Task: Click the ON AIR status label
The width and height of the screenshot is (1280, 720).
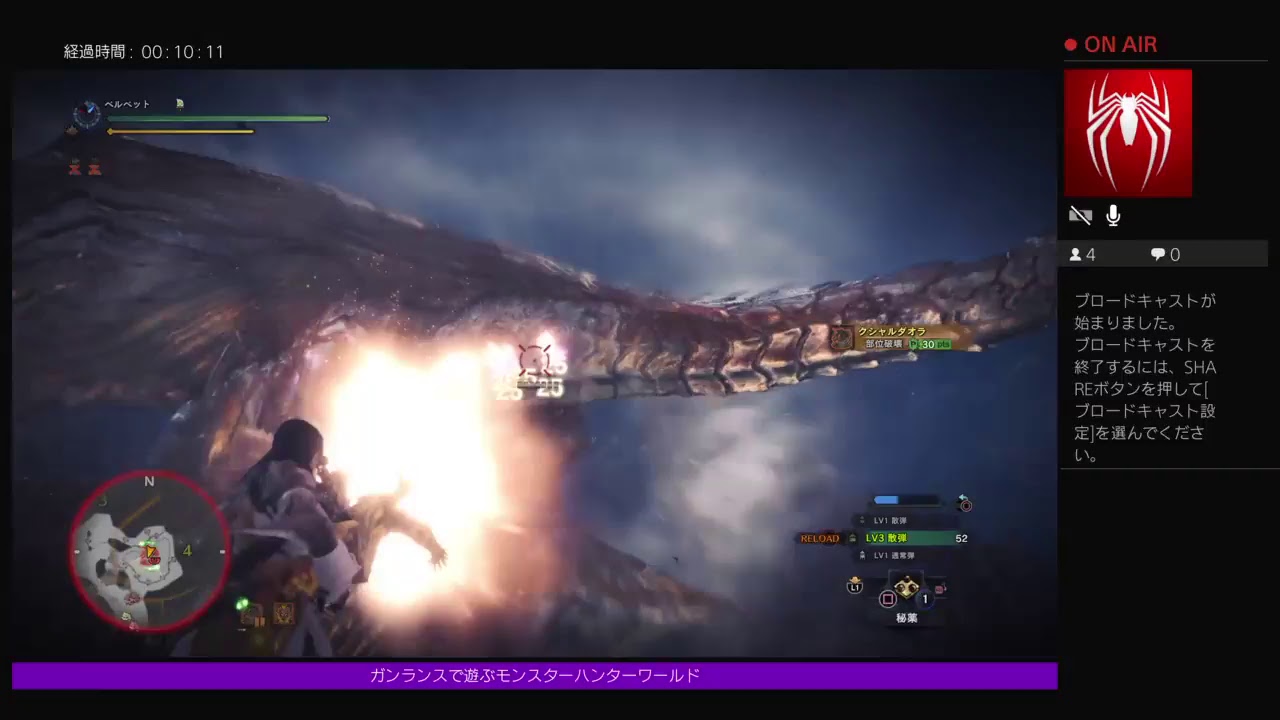Action: pos(1119,44)
